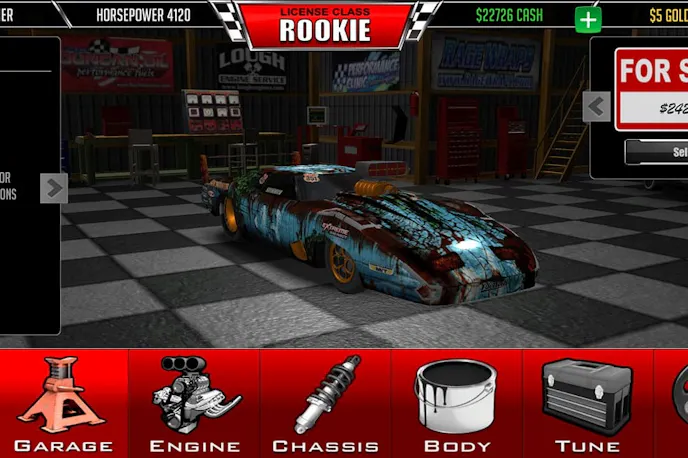The width and height of the screenshot is (688, 458).
Task: Add more cash with green plus button
Action: (589, 19)
